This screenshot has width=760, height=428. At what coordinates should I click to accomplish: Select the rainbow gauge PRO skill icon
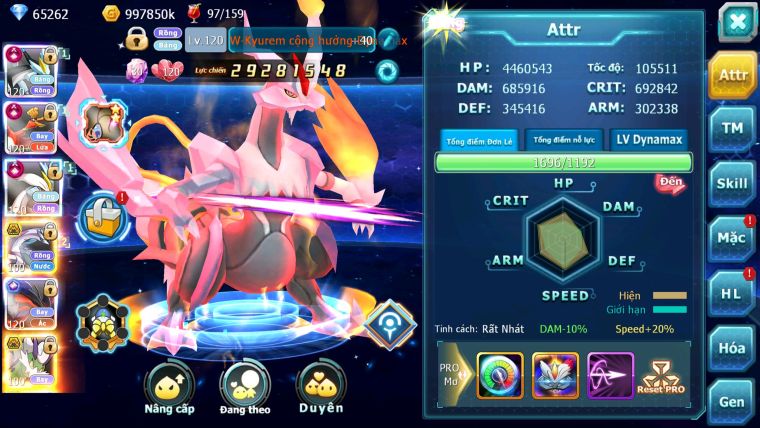pos(500,376)
